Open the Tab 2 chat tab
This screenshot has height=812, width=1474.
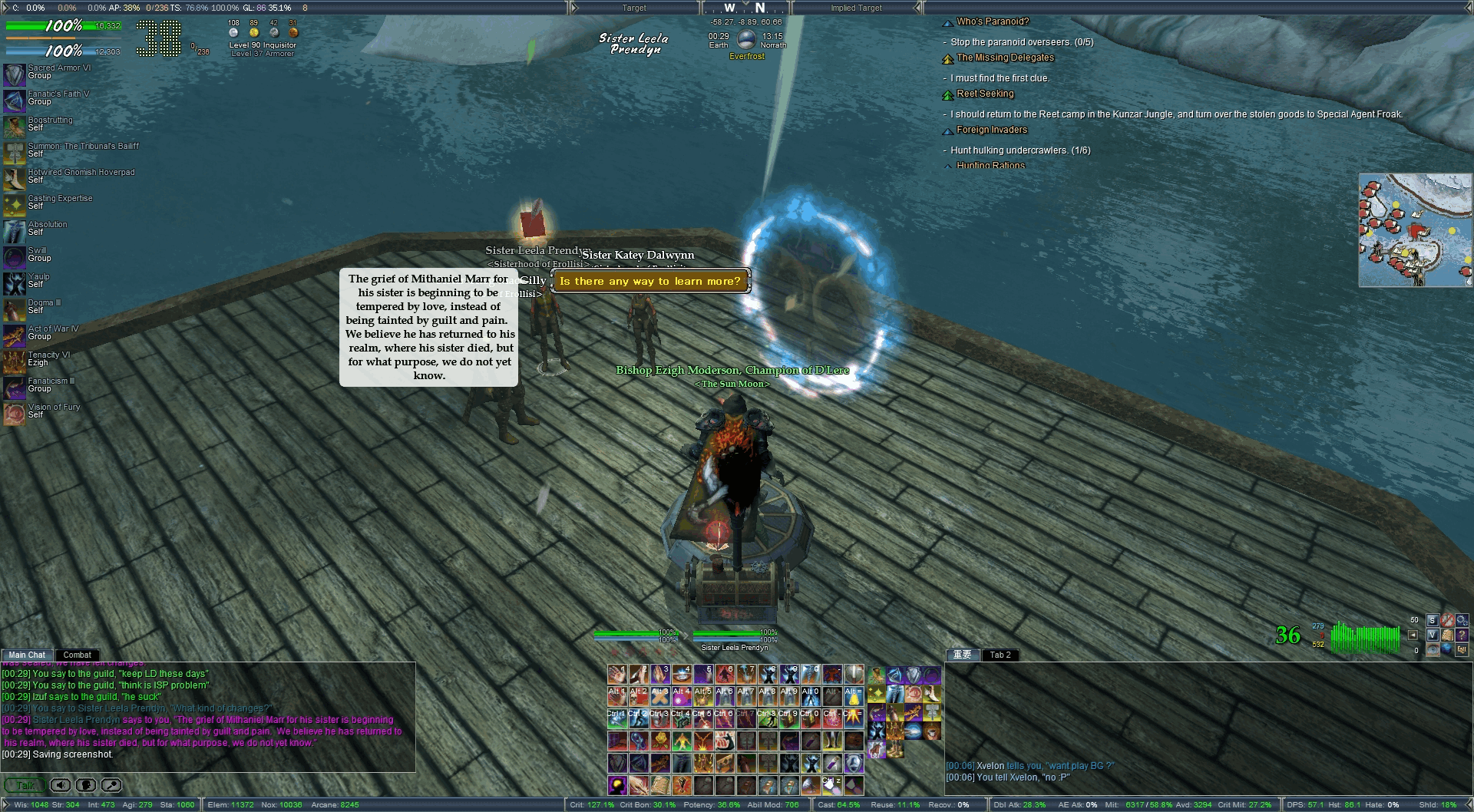pyautogui.click(x=1000, y=655)
